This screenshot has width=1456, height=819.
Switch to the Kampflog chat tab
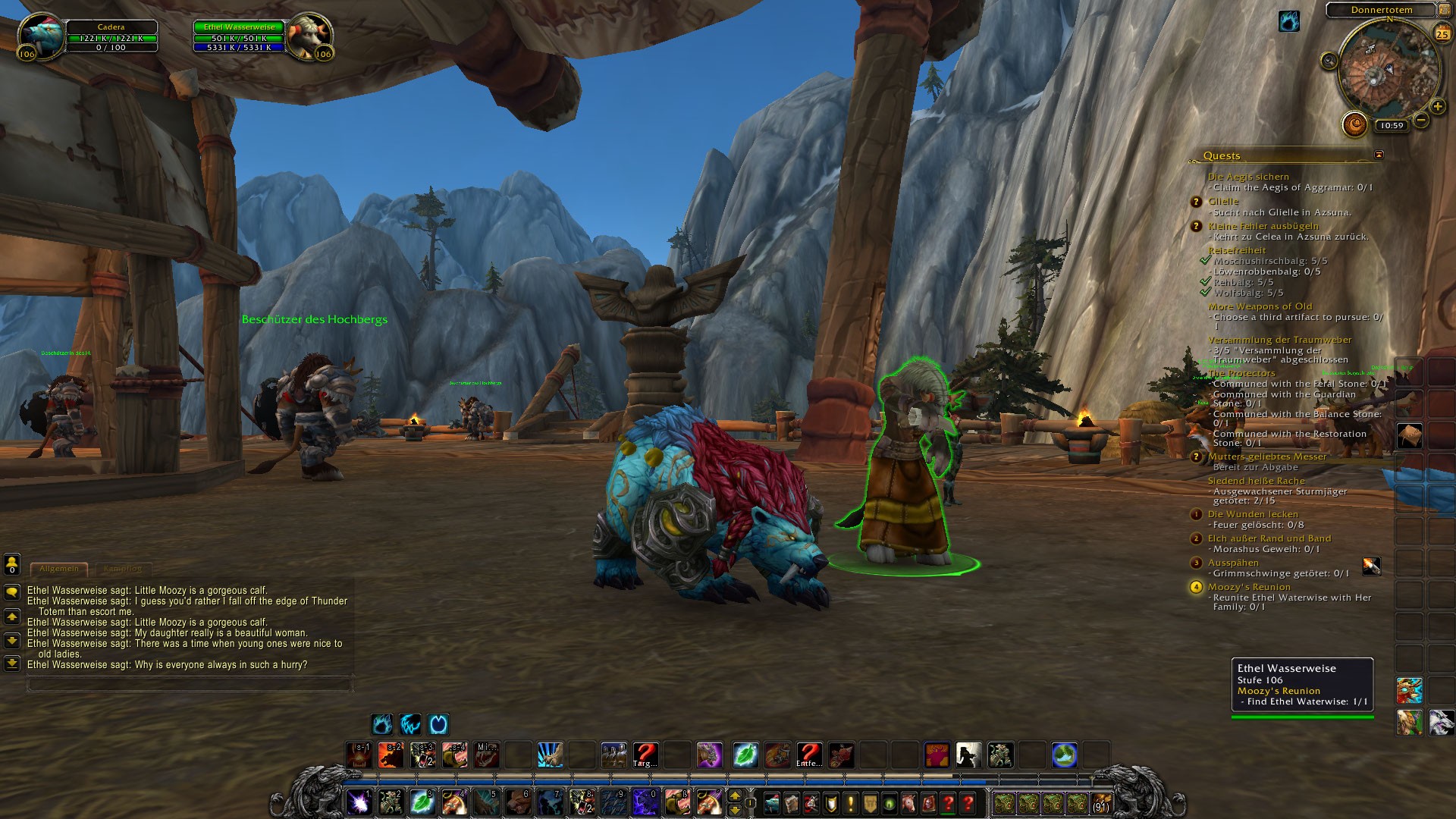point(122,568)
